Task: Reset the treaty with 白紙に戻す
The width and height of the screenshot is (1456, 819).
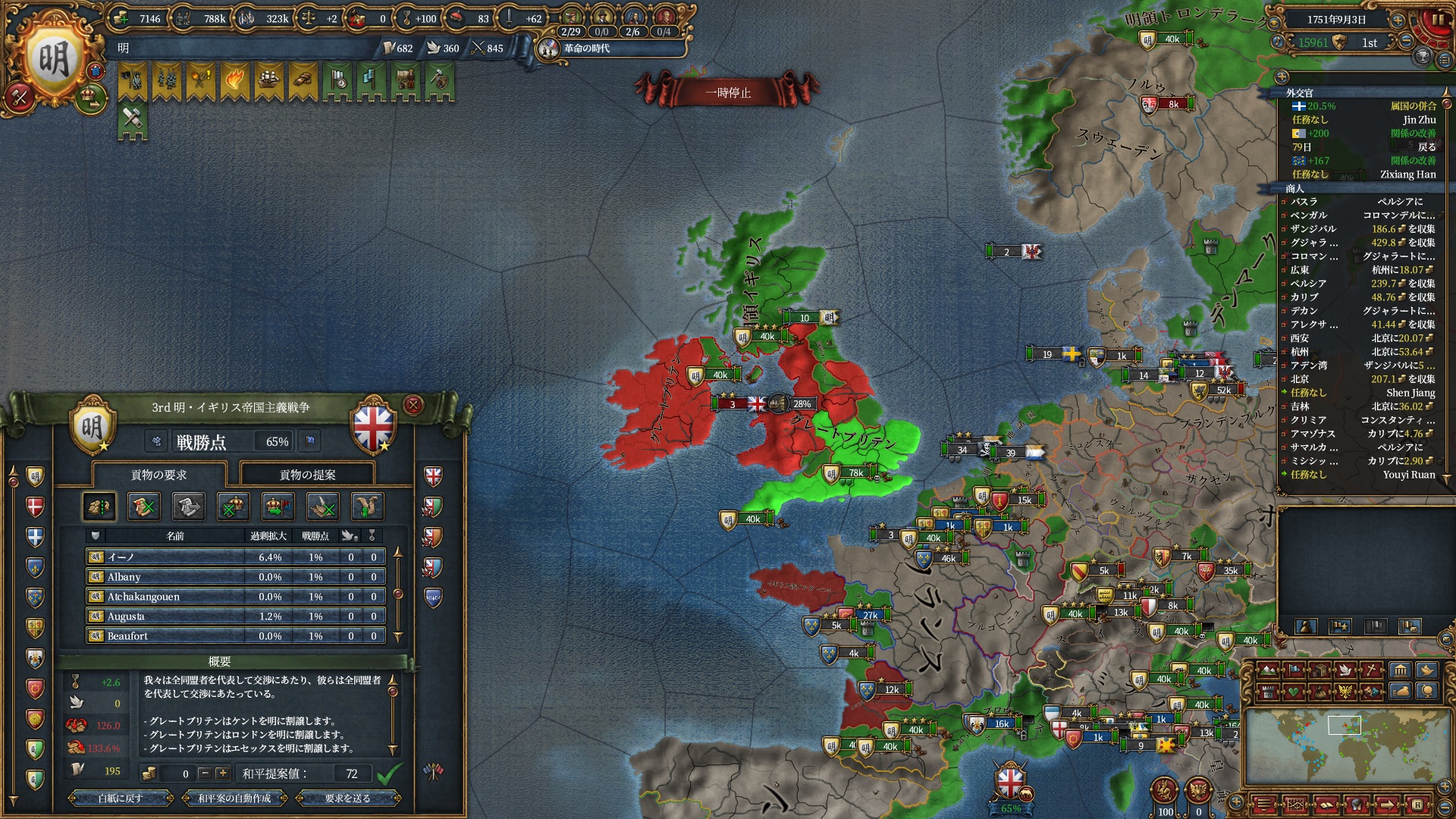Action: coord(120,798)
